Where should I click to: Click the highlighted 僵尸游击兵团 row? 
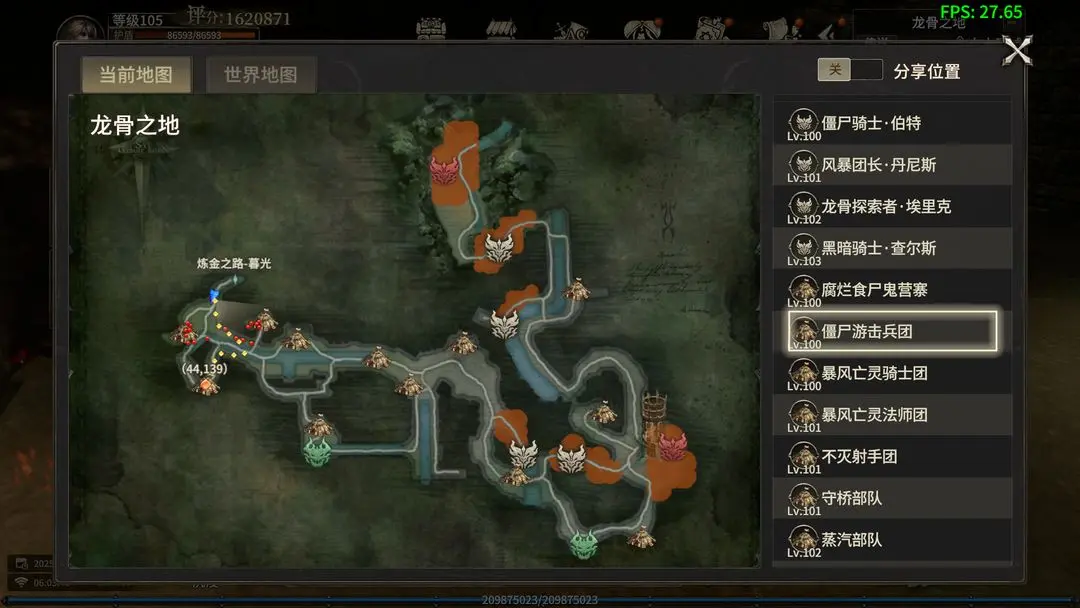892,332
